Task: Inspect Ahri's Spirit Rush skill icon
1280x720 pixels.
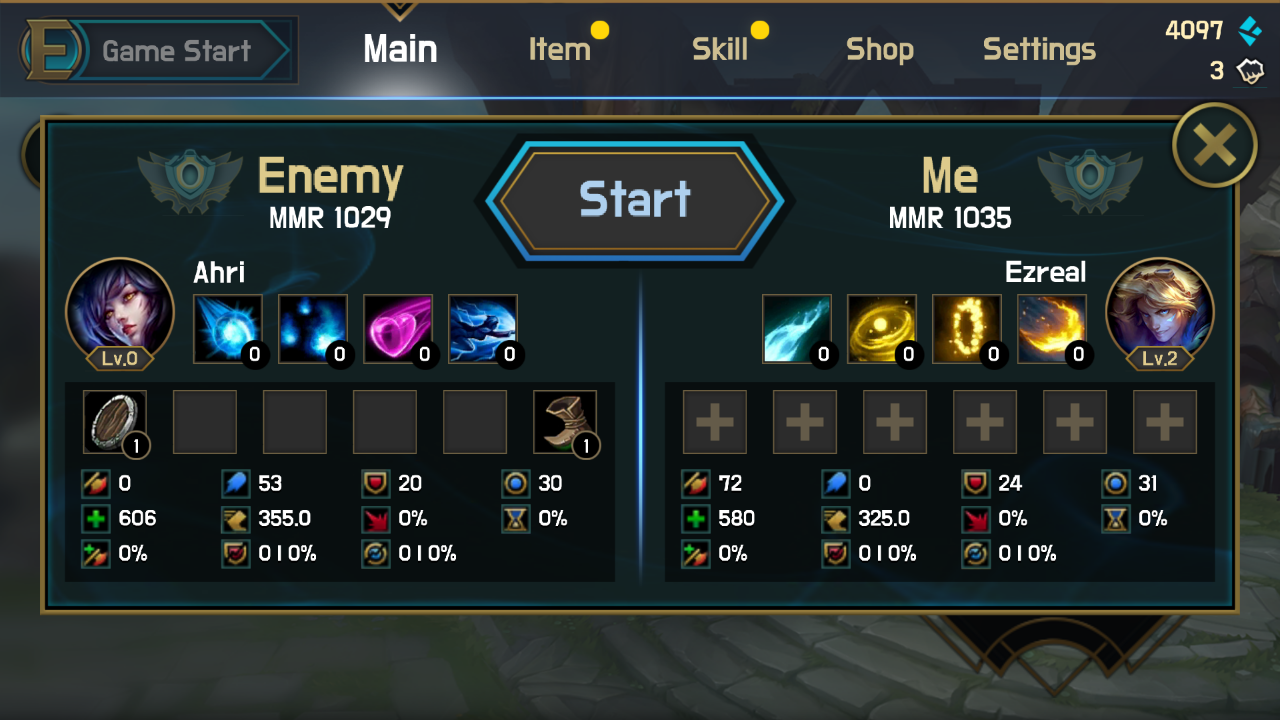Action: tap(482, 329)
